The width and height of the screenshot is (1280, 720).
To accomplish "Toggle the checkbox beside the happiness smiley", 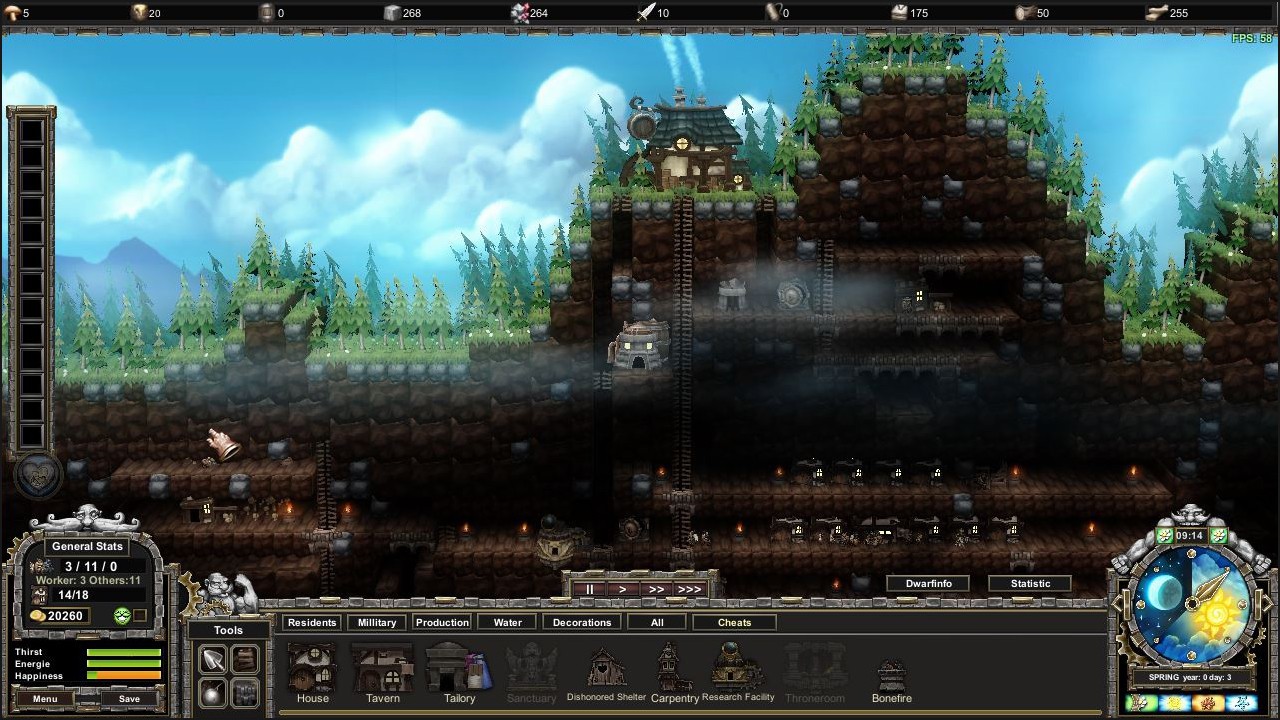I will (x=140, y=615).
